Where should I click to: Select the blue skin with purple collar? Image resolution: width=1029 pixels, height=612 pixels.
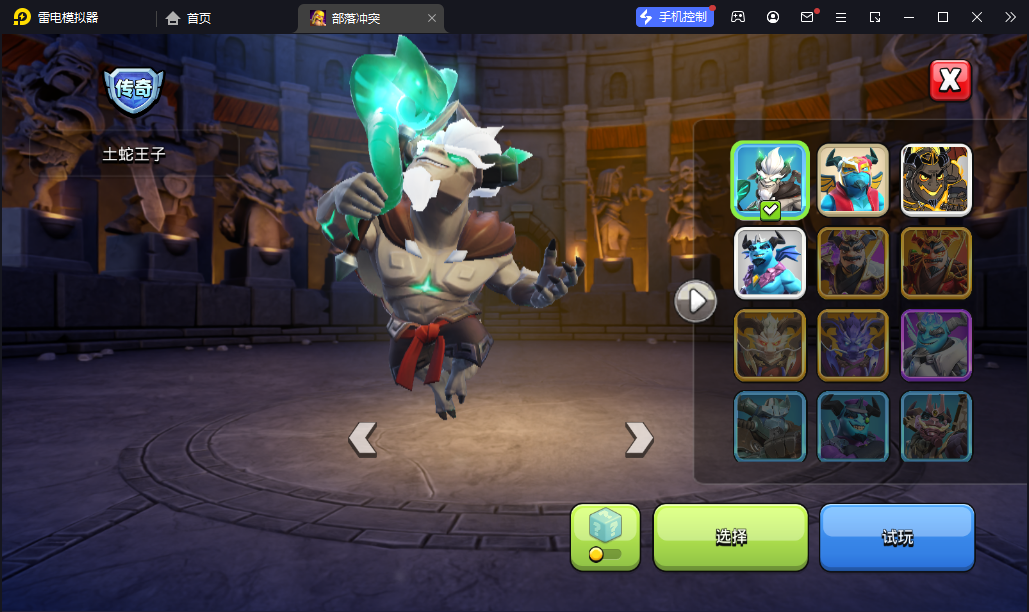(769, 263)
